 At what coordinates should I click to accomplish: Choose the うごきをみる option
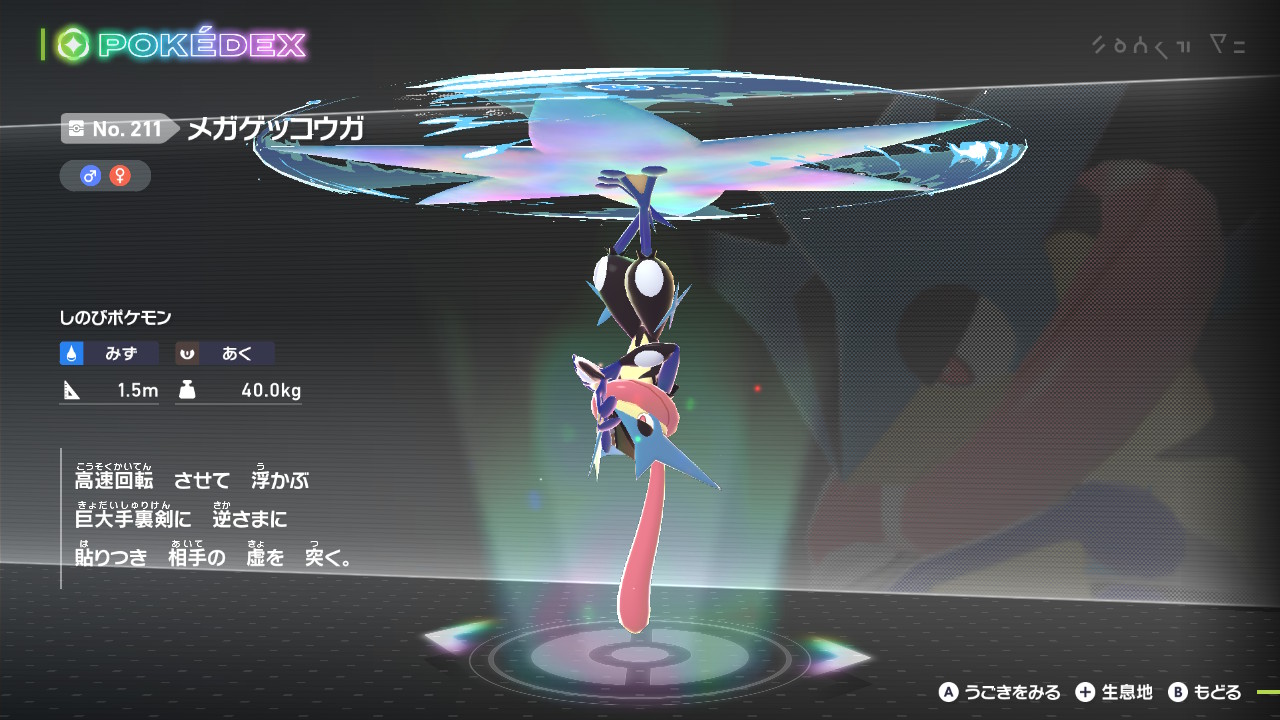point(999,692)
